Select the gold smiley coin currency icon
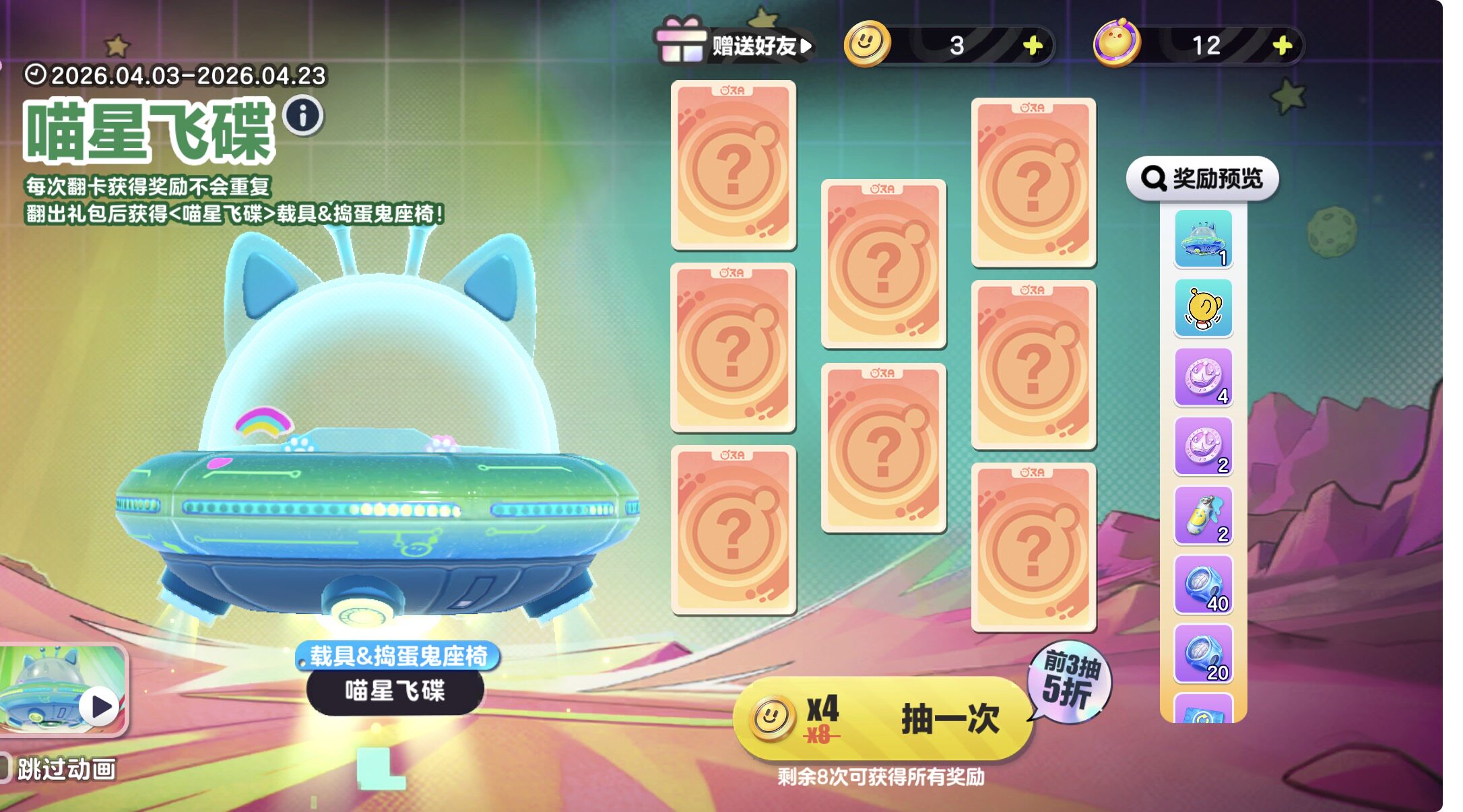This screenshot has width=1463, height=812. click(x=868, y=42)
